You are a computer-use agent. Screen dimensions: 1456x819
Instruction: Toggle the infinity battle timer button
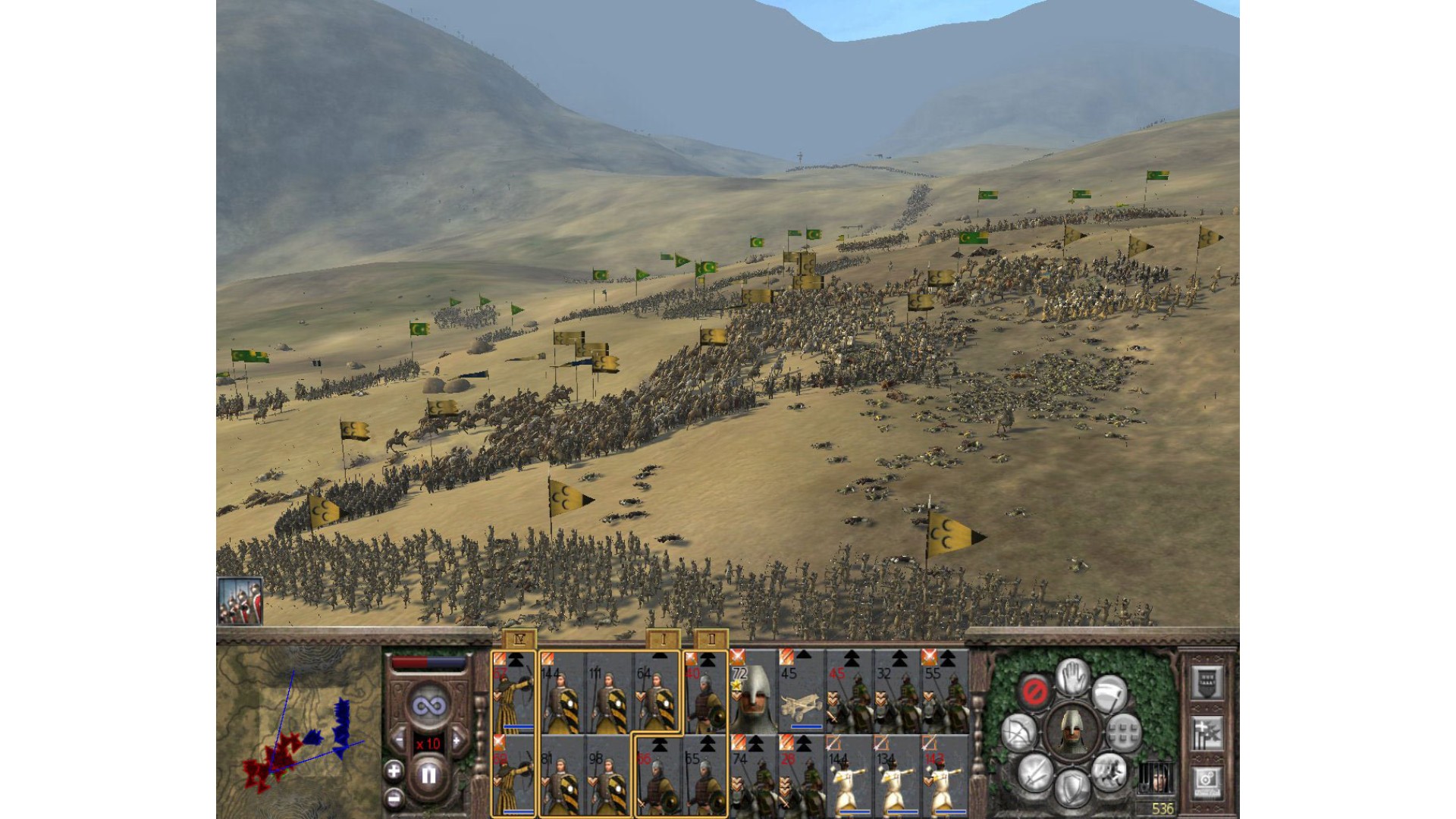pos(428,706)
